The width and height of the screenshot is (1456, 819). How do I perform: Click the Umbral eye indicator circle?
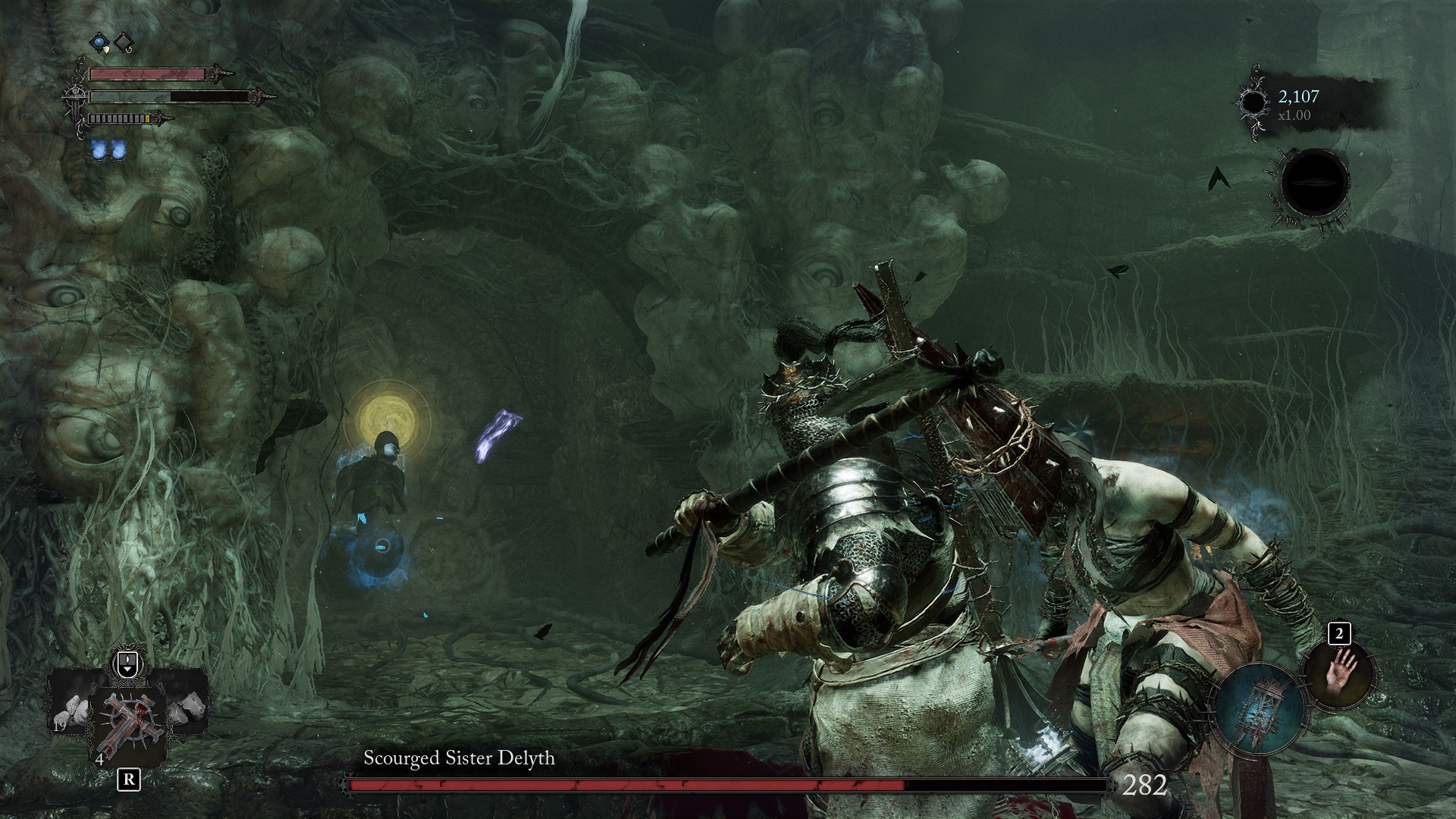[1314, 184]
